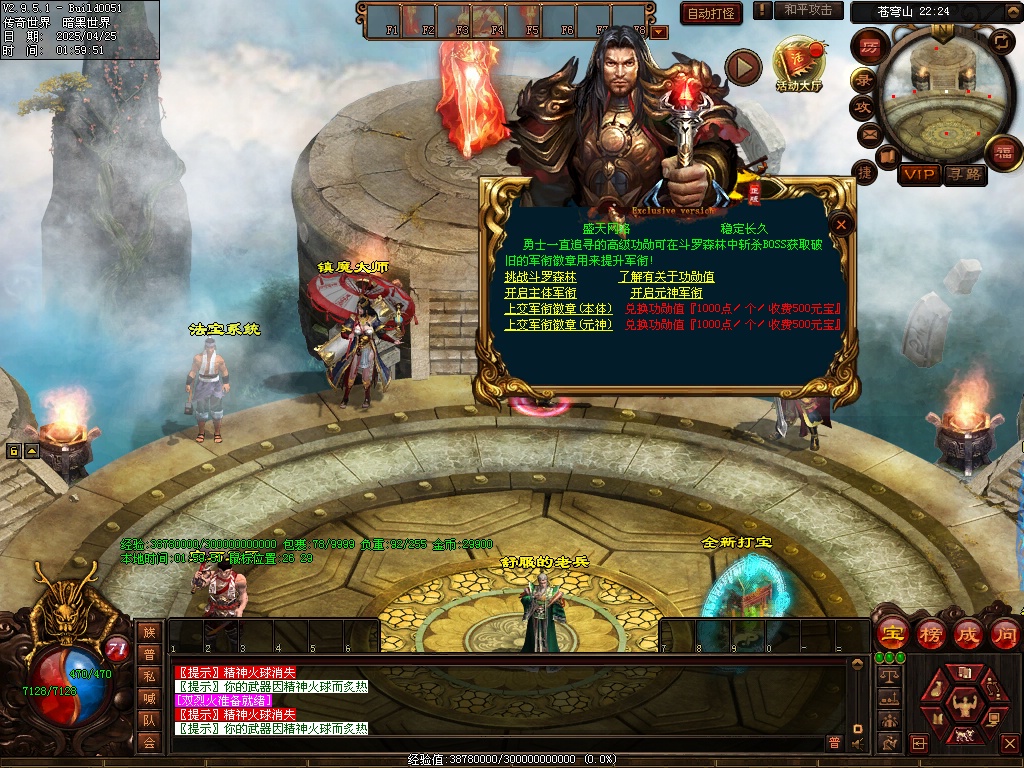The height and width of the screenshot is (768, 1024).
Task: Open the VIP panel
Action: [x=919, y=175]
